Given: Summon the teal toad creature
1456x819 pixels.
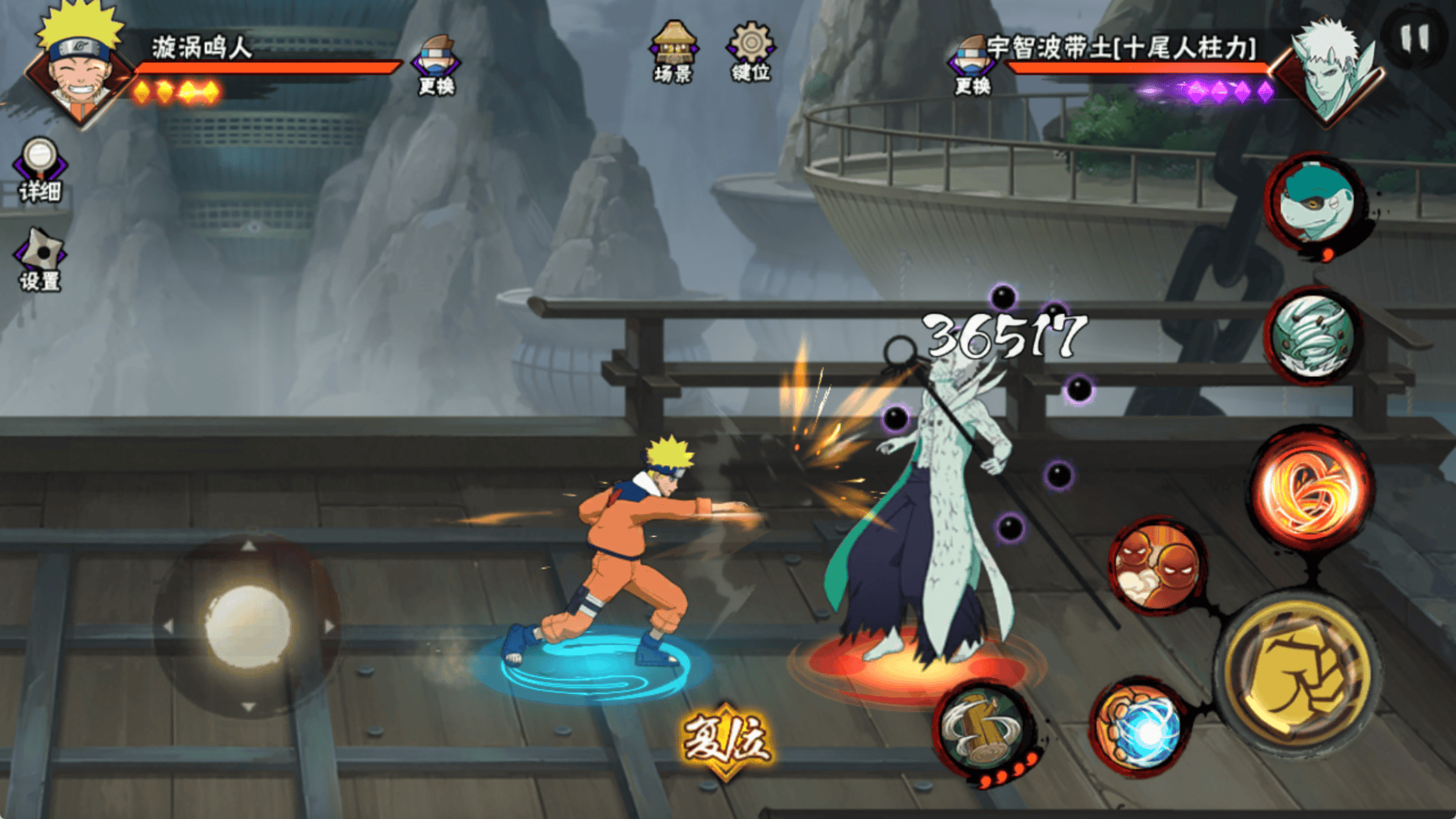Looking at the screenshot, I should [x=1315, y=204].
